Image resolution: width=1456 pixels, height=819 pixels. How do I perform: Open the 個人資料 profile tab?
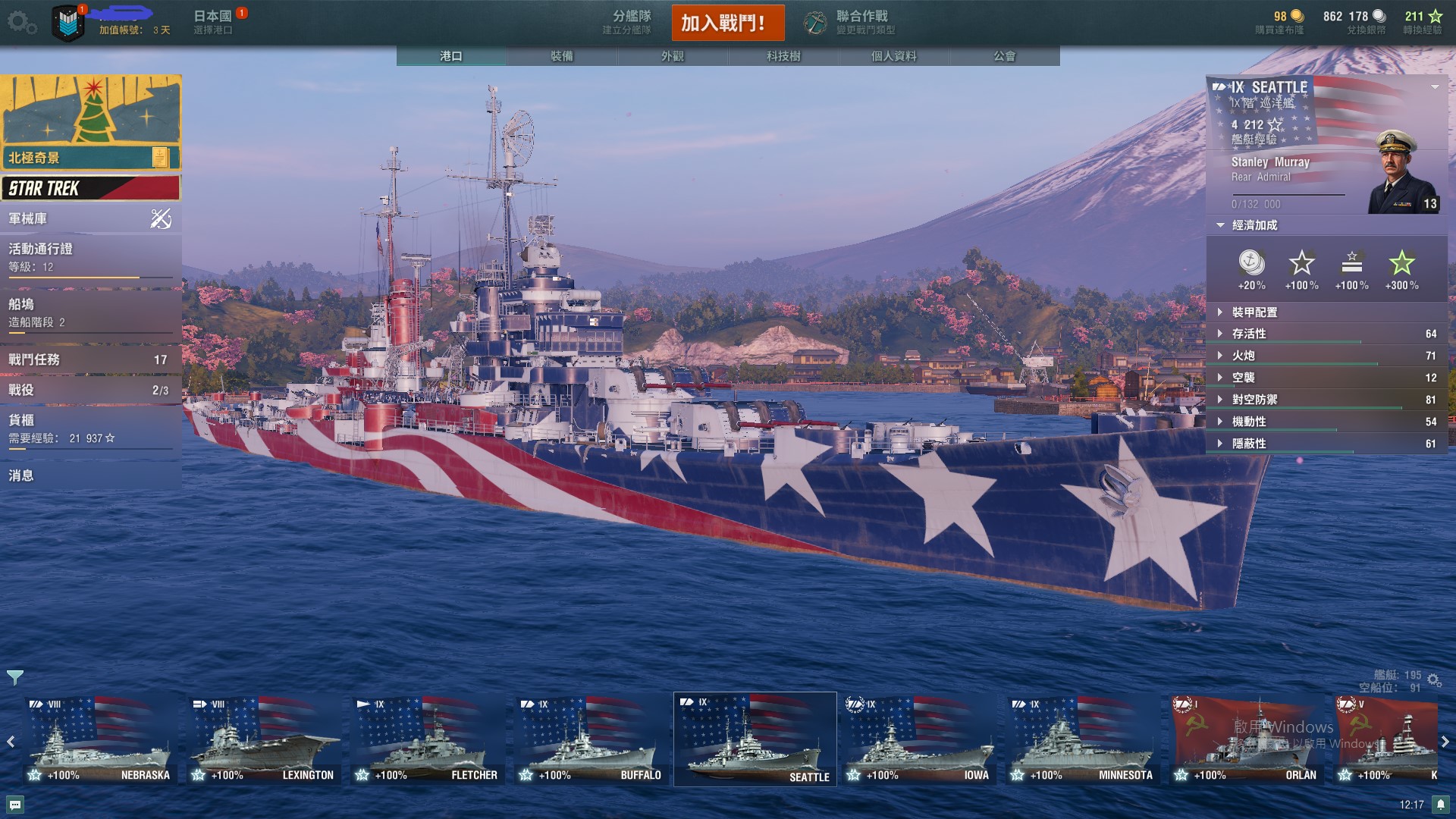coord(894,56)
